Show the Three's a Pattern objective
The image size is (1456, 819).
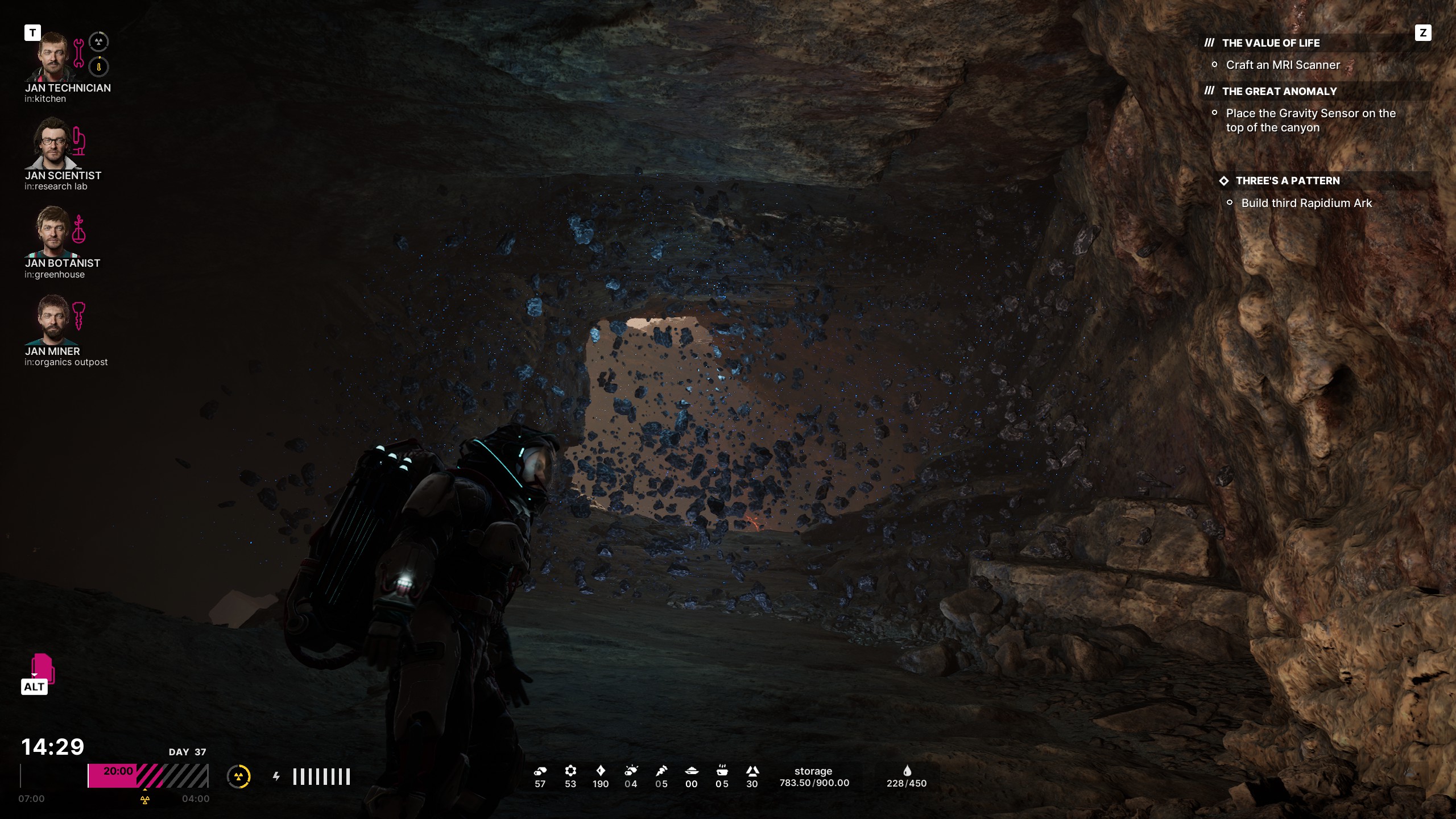coord(1287,181)
